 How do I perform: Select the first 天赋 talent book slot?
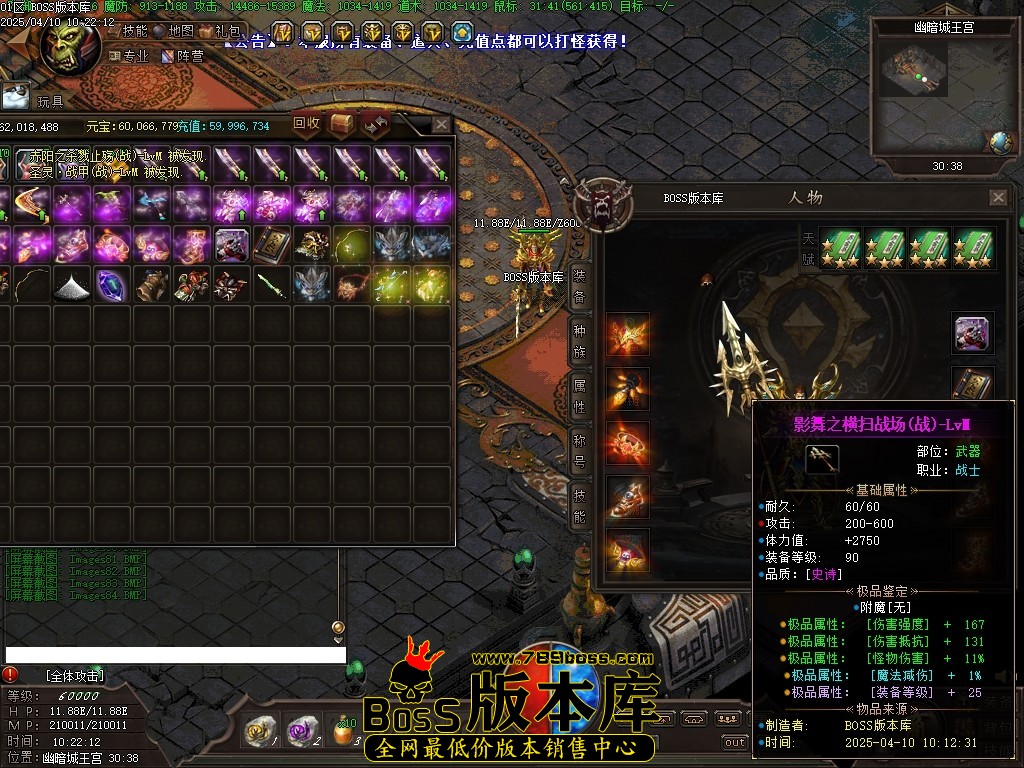(x=840, y=247)
